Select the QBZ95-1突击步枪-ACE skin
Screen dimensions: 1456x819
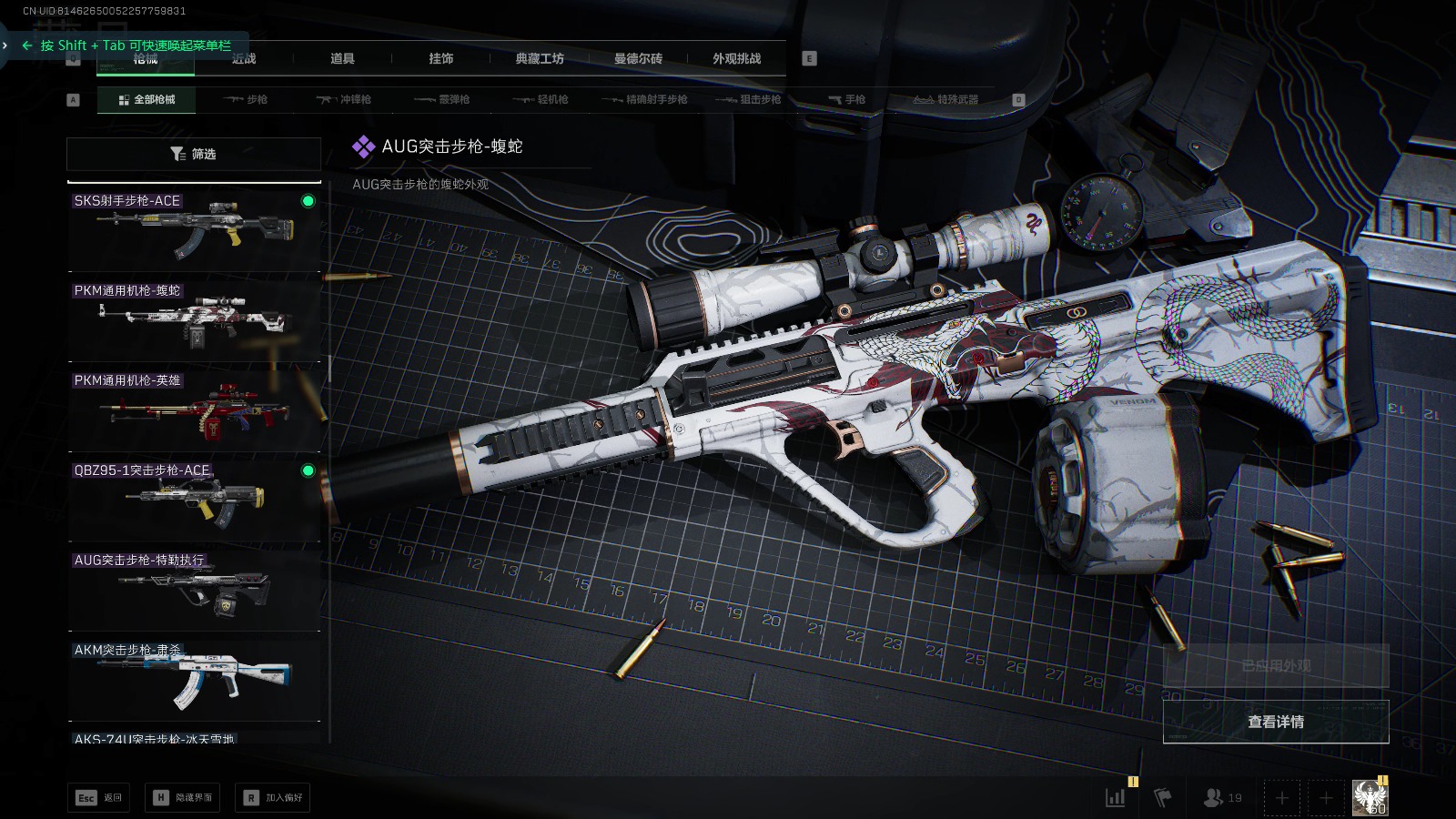(x=194, y=498)
